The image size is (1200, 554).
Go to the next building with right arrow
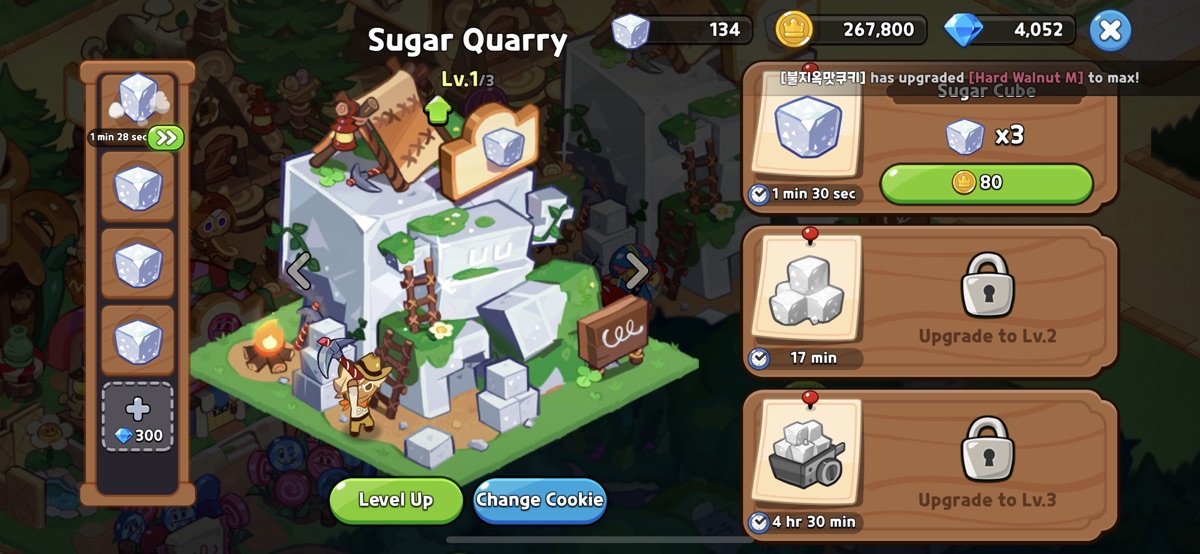point(636,270)
